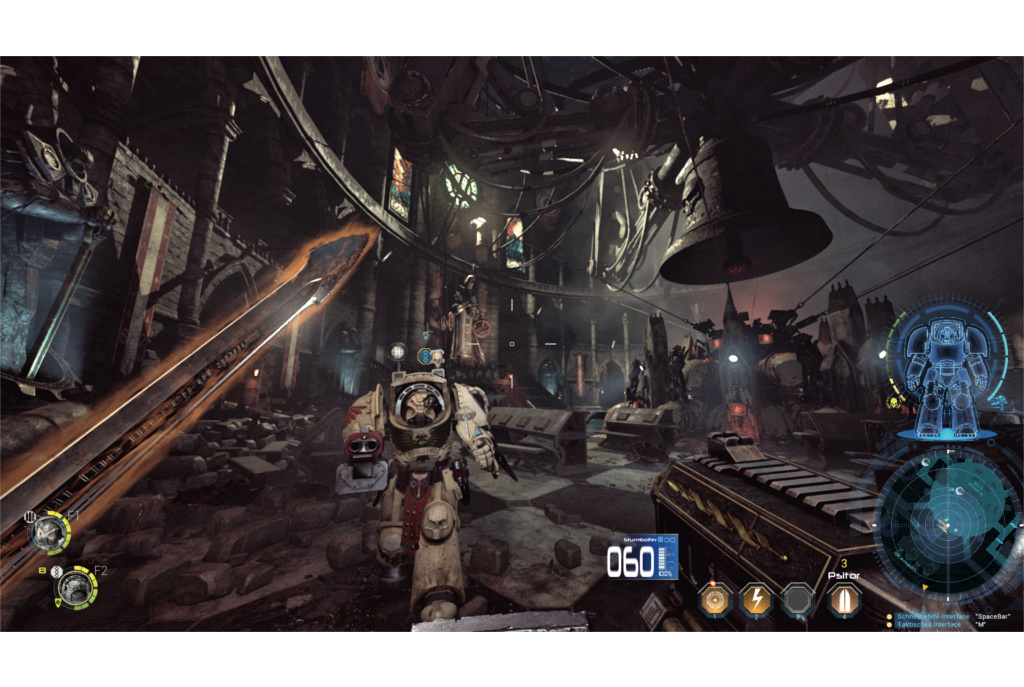Viewport: 1024px width, 687px height.
Task: Select the F1 squadmate portrait
Action: [x=49, y=531]
